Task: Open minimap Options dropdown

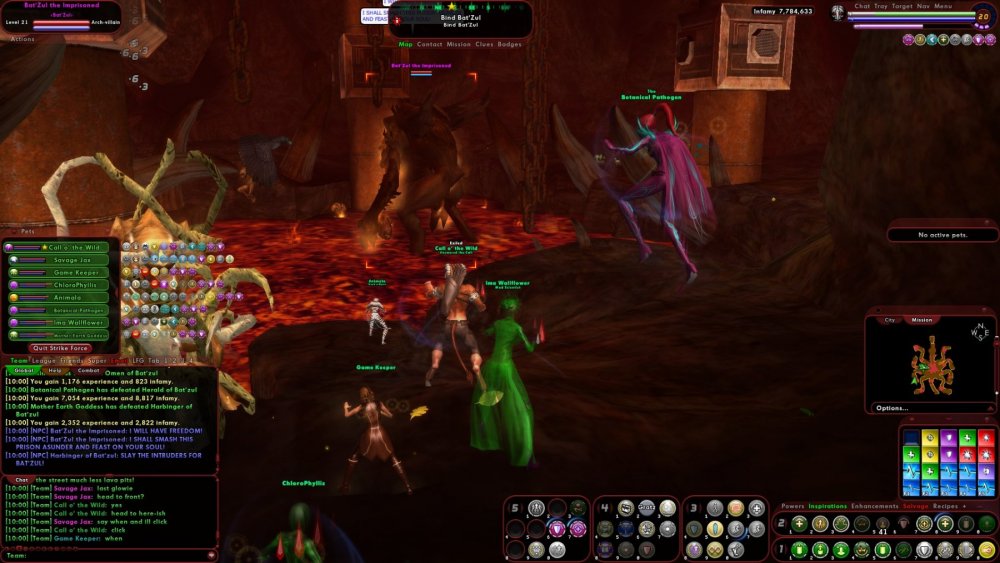Action: (892, 408)
